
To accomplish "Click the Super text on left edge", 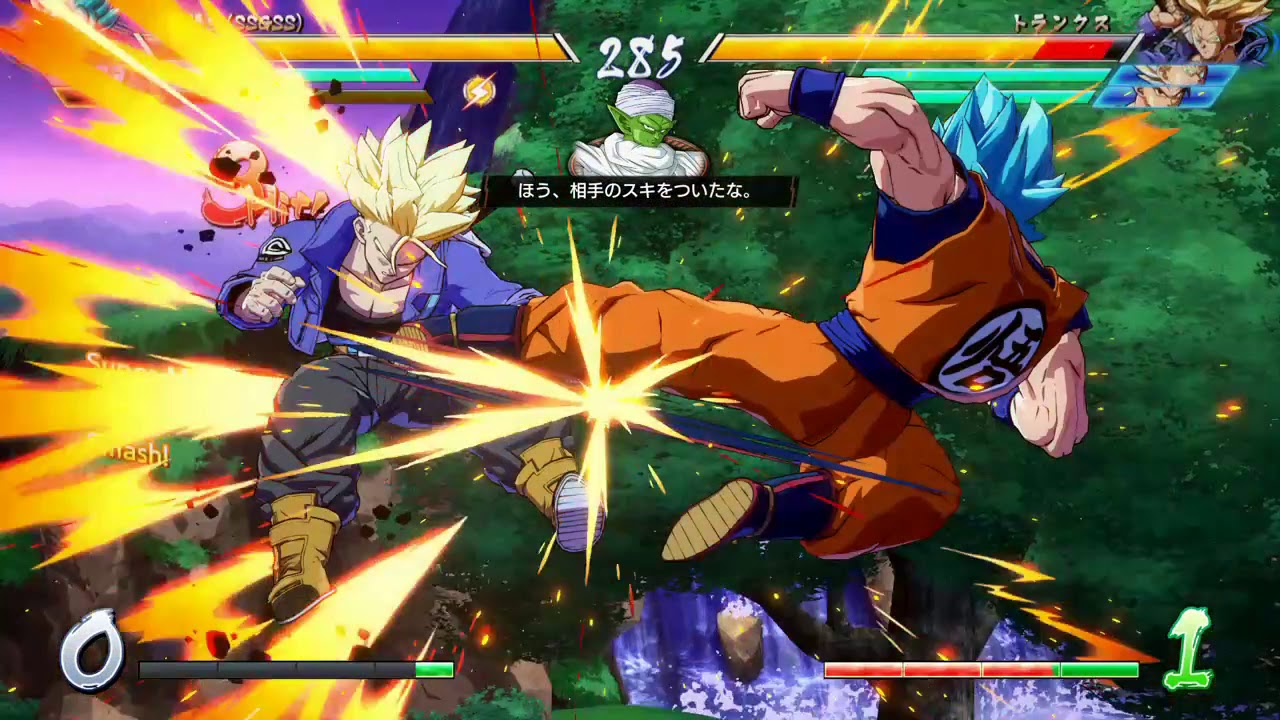I will click(112, 362).
